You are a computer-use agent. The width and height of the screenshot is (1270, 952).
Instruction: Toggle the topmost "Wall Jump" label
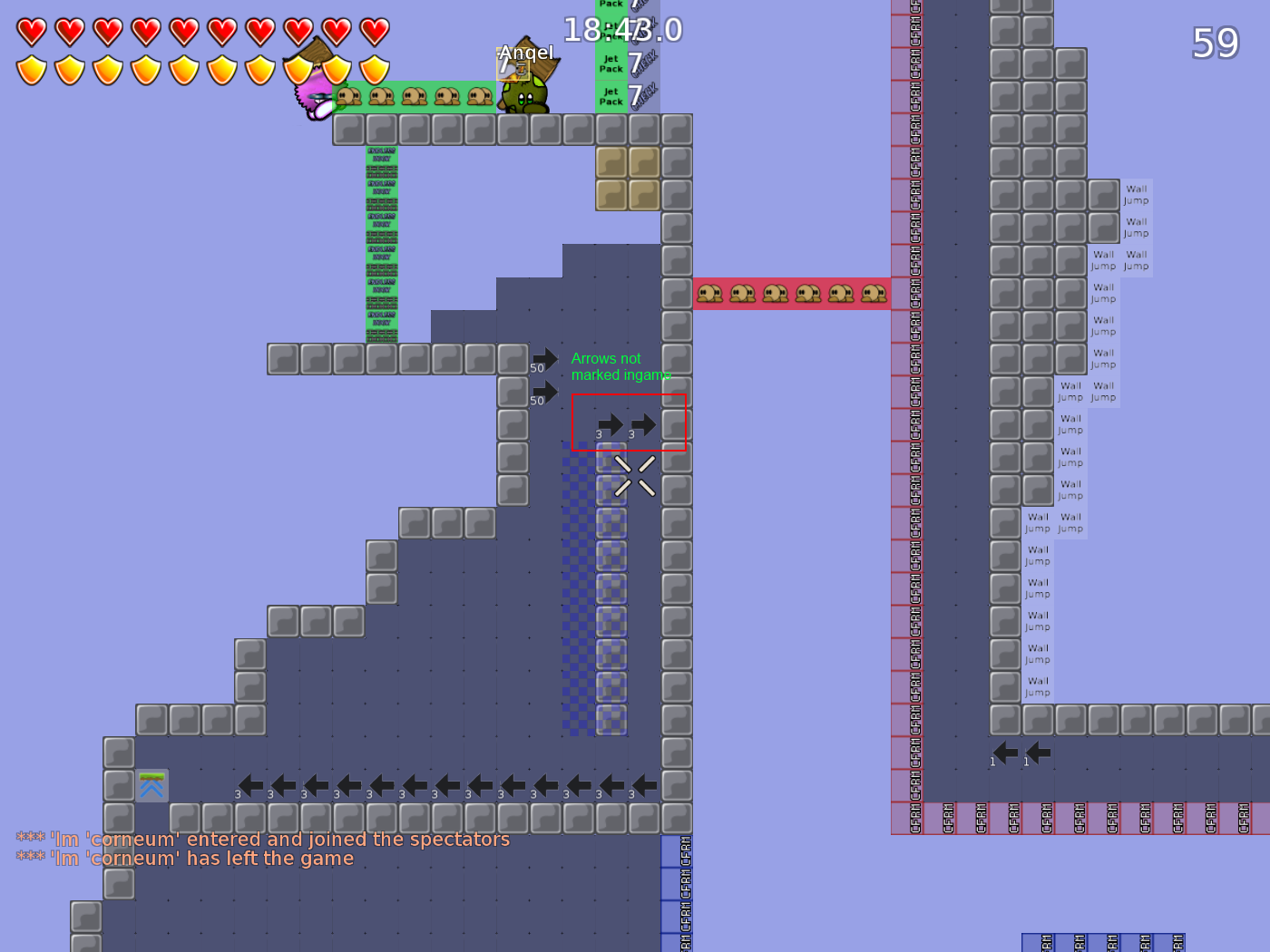pos(1135,194)
